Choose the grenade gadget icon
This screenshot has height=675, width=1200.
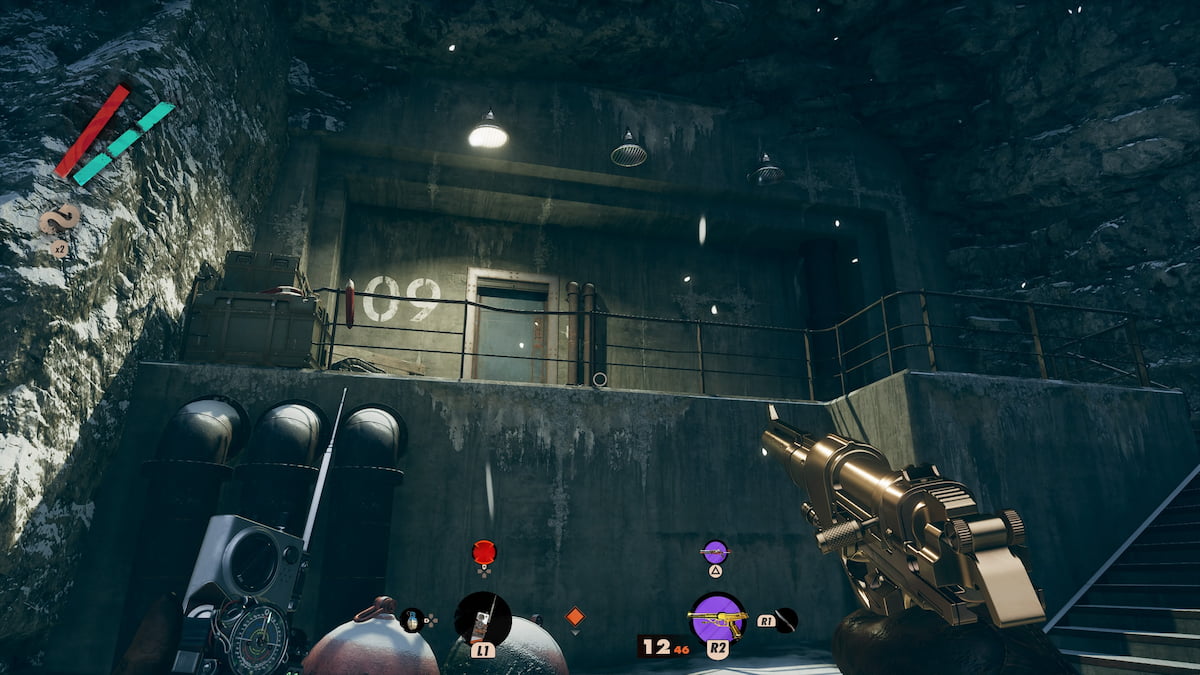tap(411, 620)
